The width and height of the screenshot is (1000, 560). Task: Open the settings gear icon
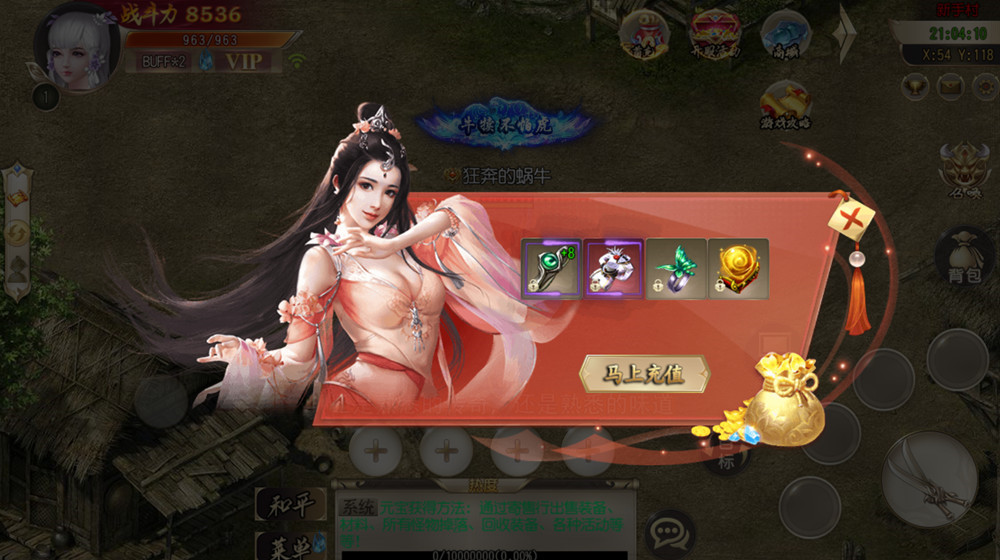click(985, 86)
